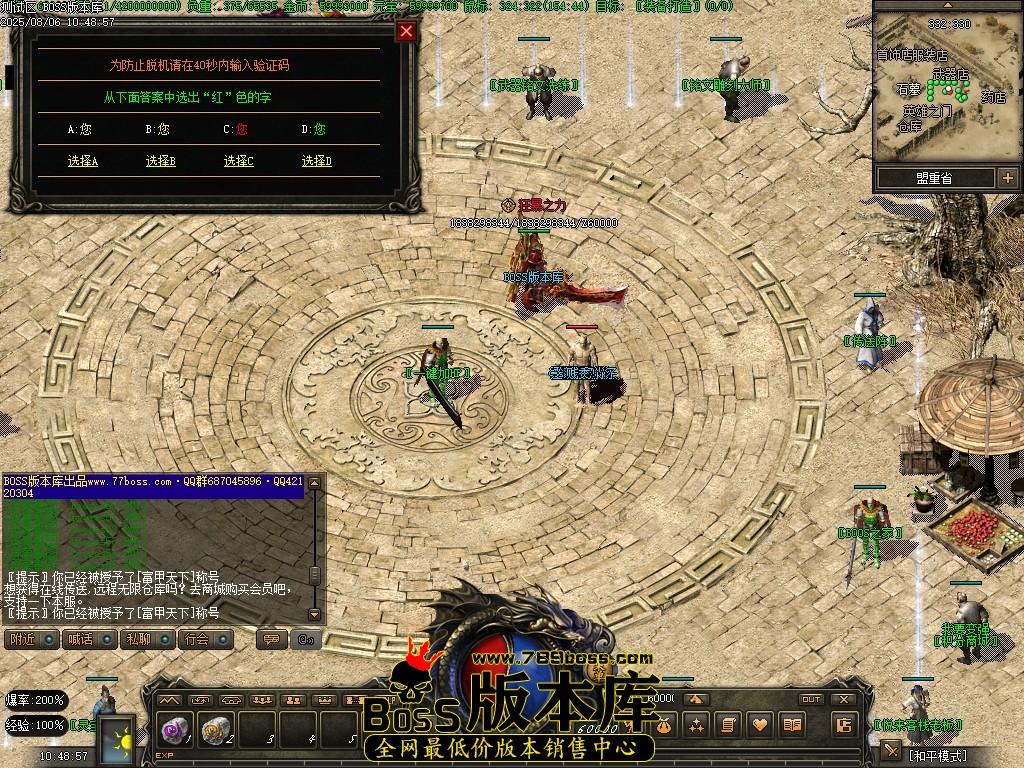Choose answer 选择A in the captcha
Viewport: 1024px width, 768px height.
83,161
